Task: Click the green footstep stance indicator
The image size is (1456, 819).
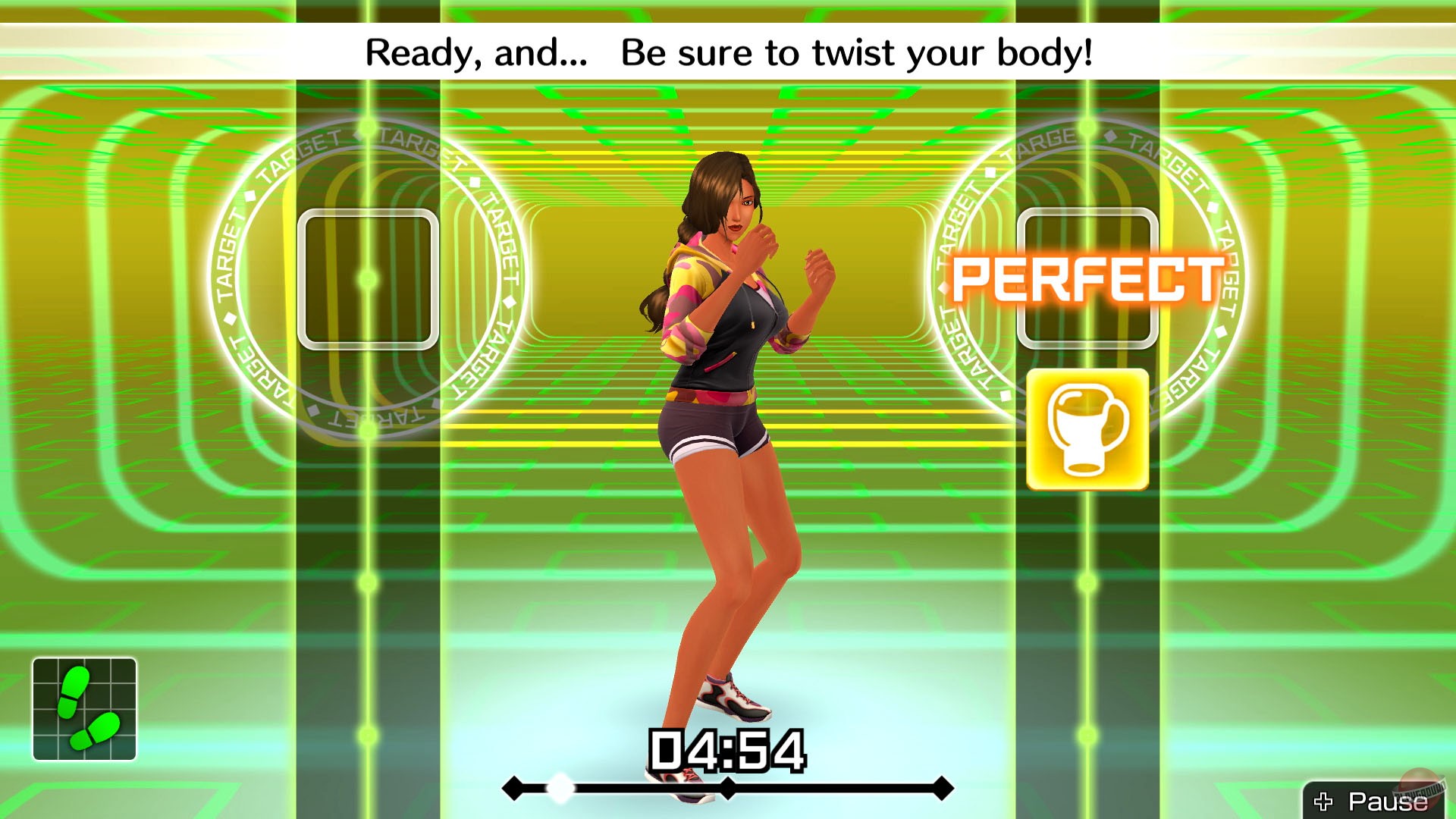Action: (83, 709)
